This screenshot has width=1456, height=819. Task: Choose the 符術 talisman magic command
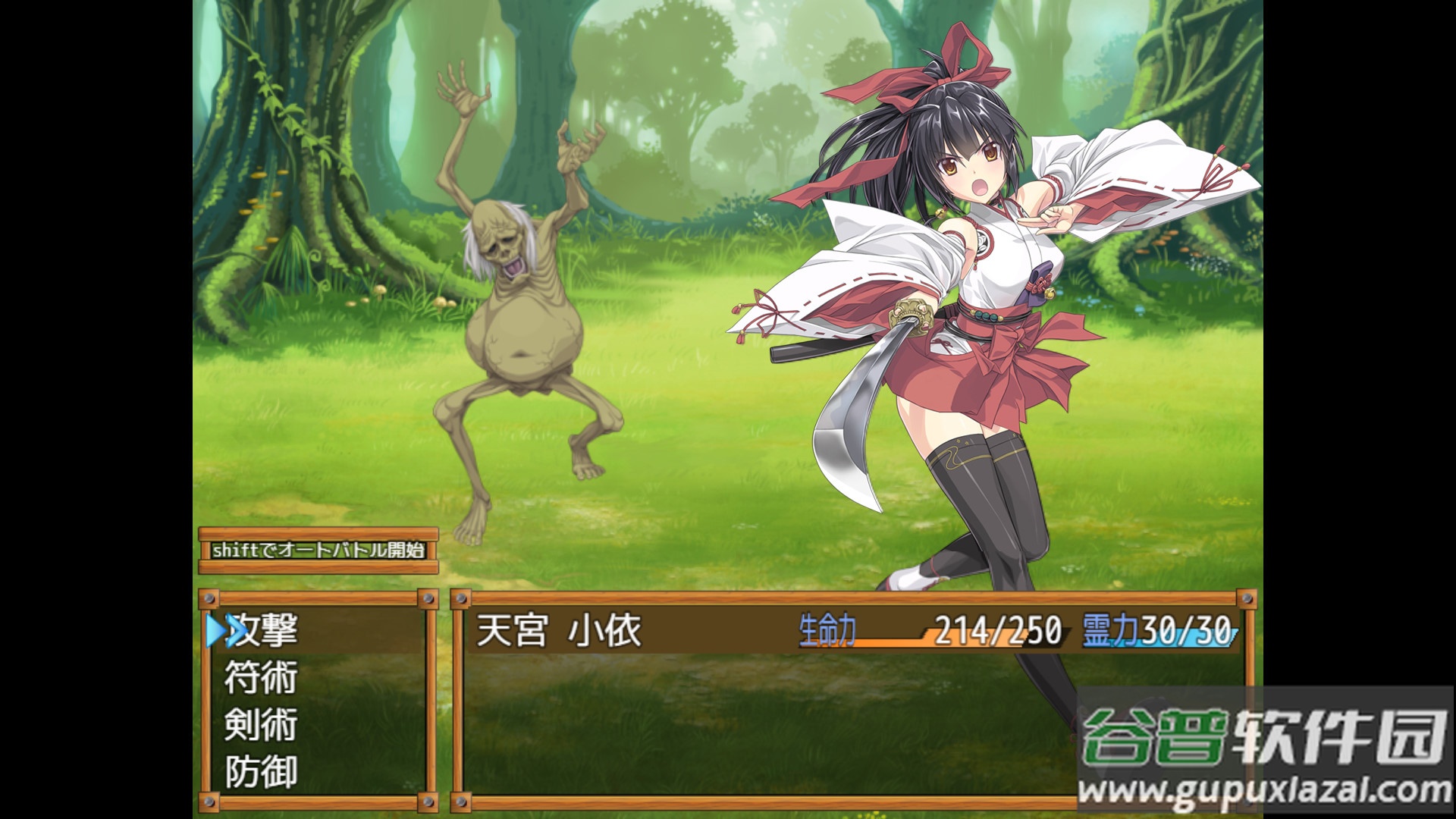click(261, 678)
